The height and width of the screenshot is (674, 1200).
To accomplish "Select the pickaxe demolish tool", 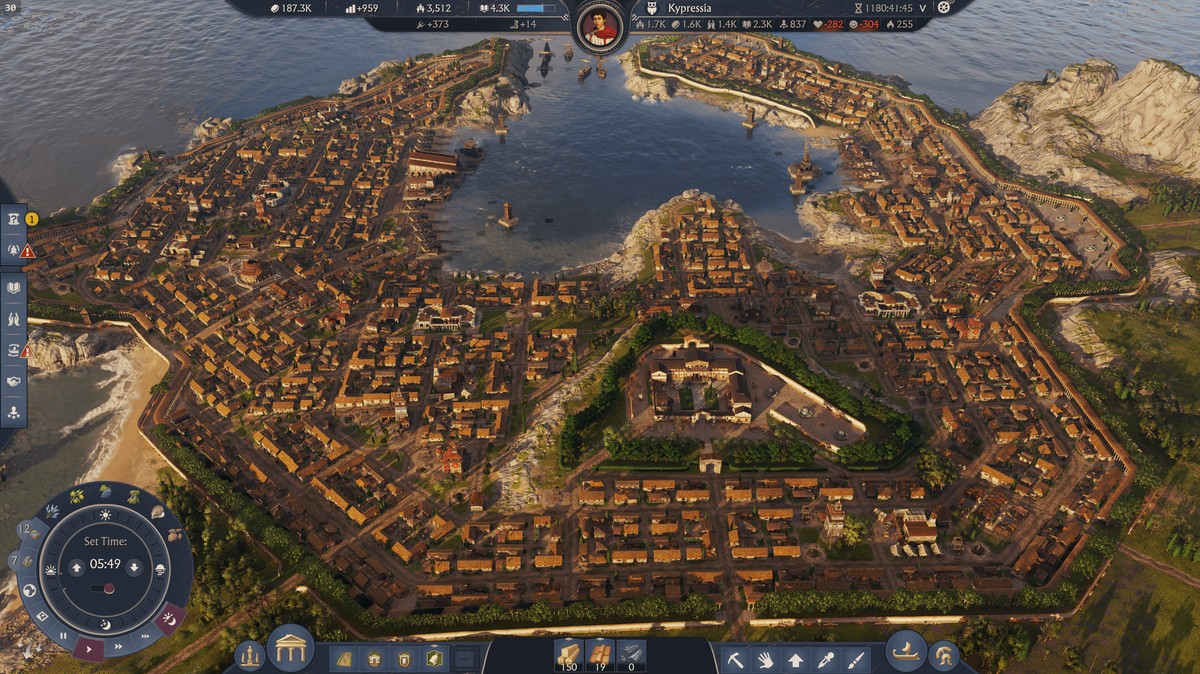I will click(735, 659).
